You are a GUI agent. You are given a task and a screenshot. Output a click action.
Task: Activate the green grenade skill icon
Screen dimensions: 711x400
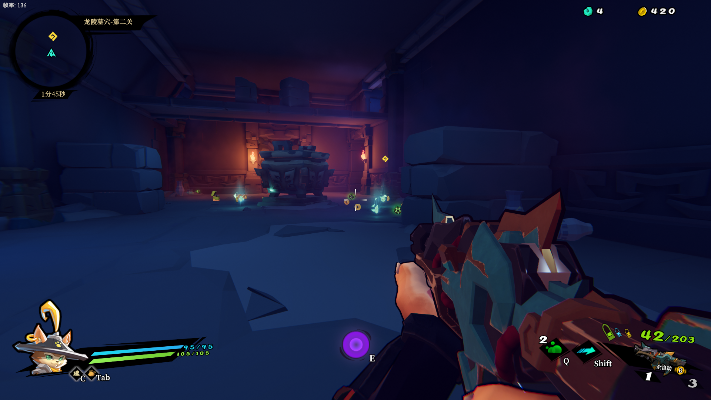point(554,347)
